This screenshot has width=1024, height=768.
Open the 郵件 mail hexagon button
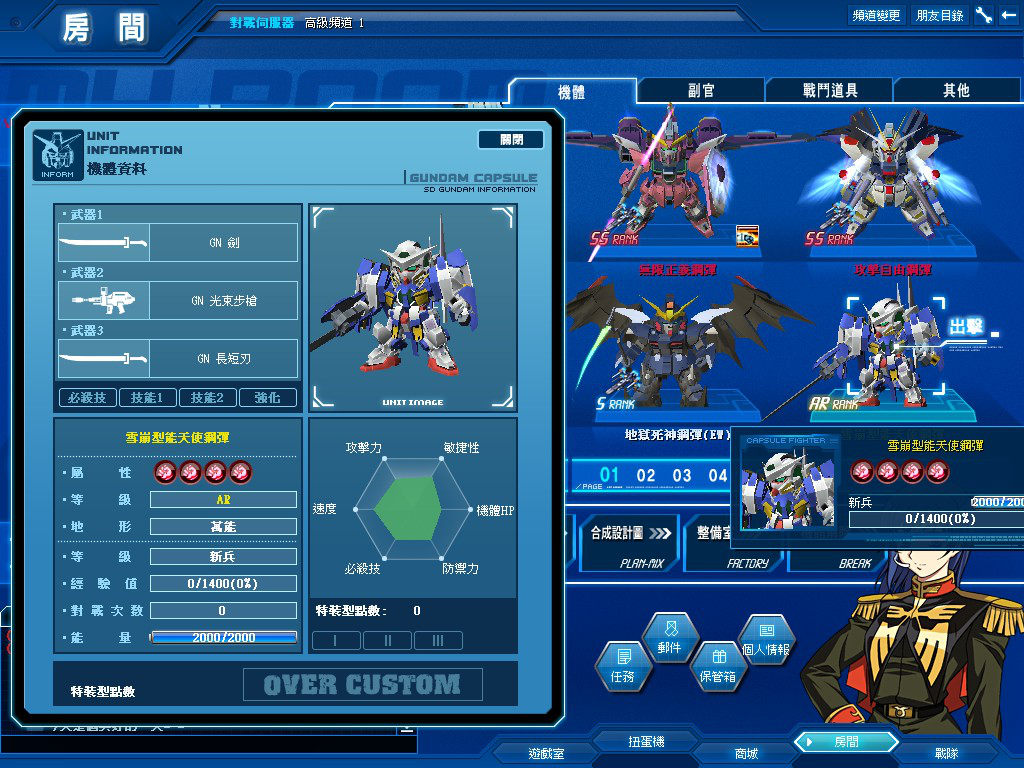coord(669,637)
